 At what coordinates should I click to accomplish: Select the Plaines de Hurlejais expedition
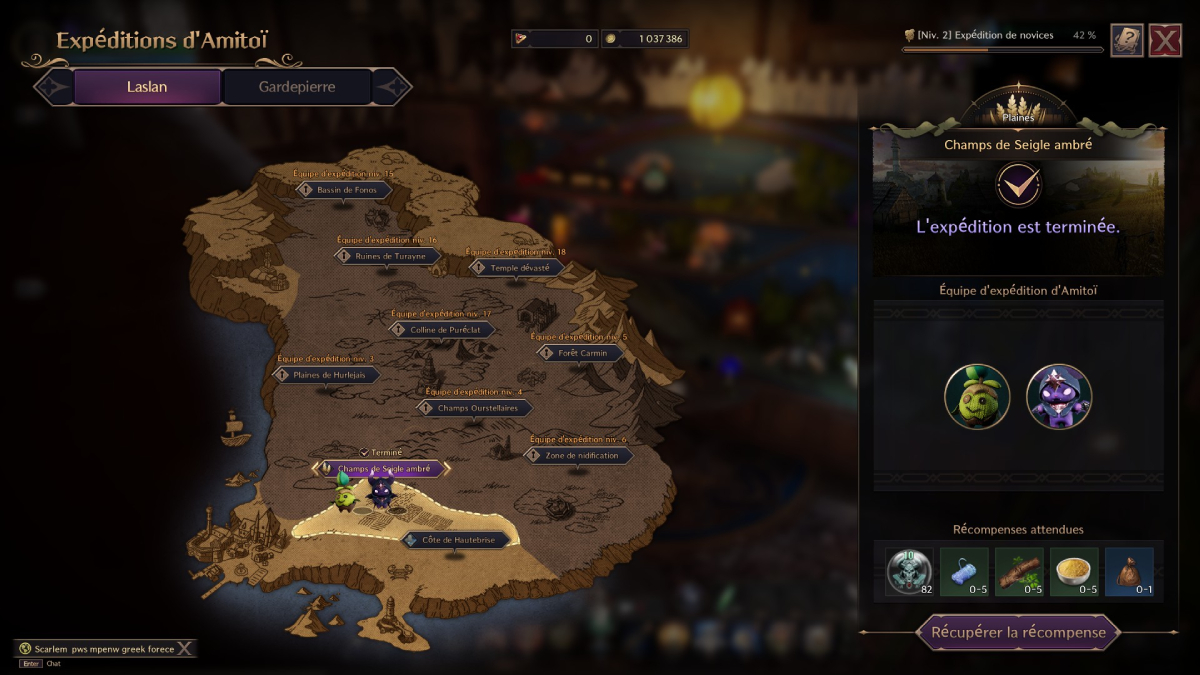coord(326,375)
